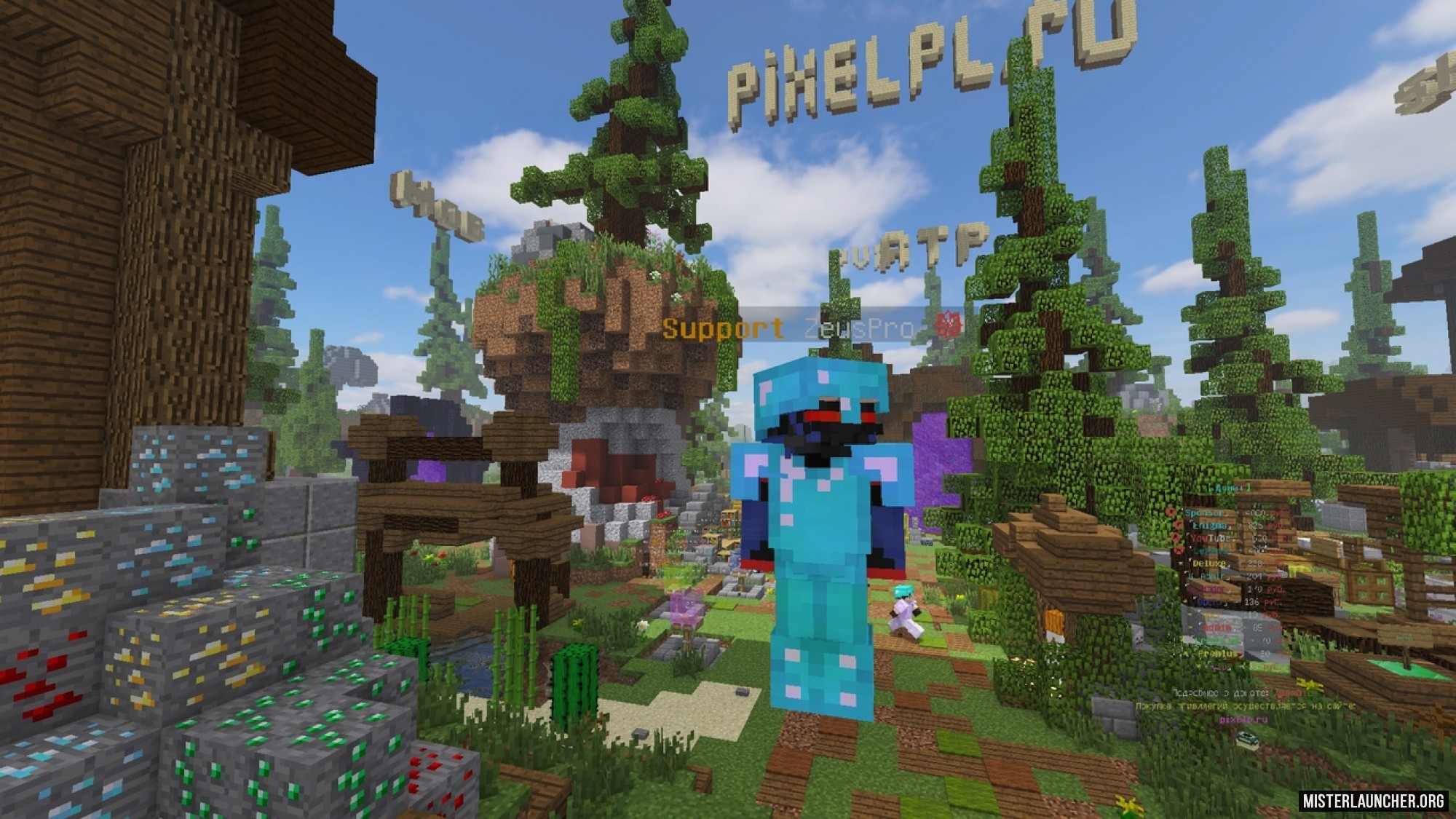Toggle the YouTube rank line on the board
Viewport: 1456px width, 819px height.
point(1208,538)
